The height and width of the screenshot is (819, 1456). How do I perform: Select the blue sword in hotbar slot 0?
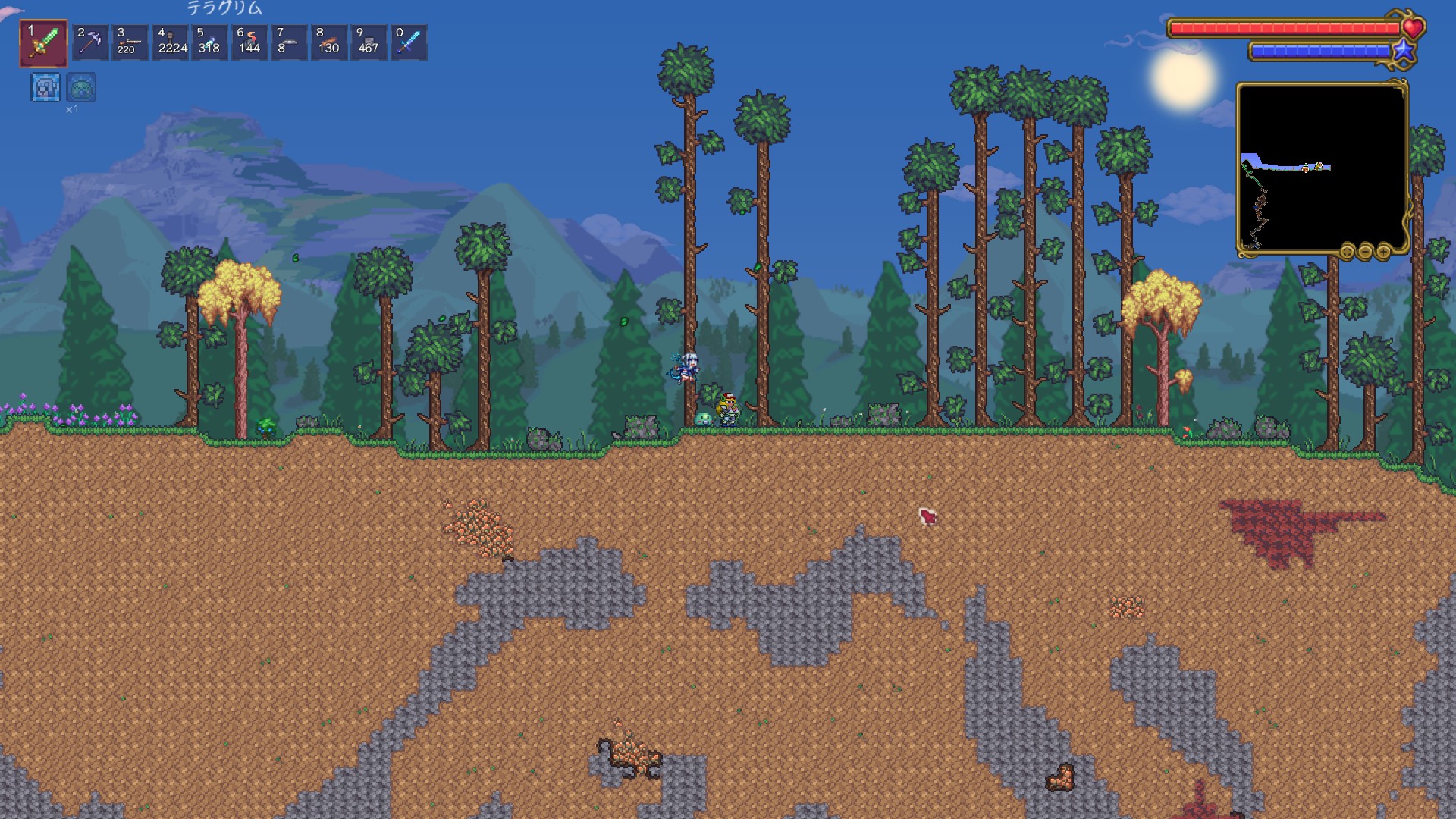click(x=409, y=42)
